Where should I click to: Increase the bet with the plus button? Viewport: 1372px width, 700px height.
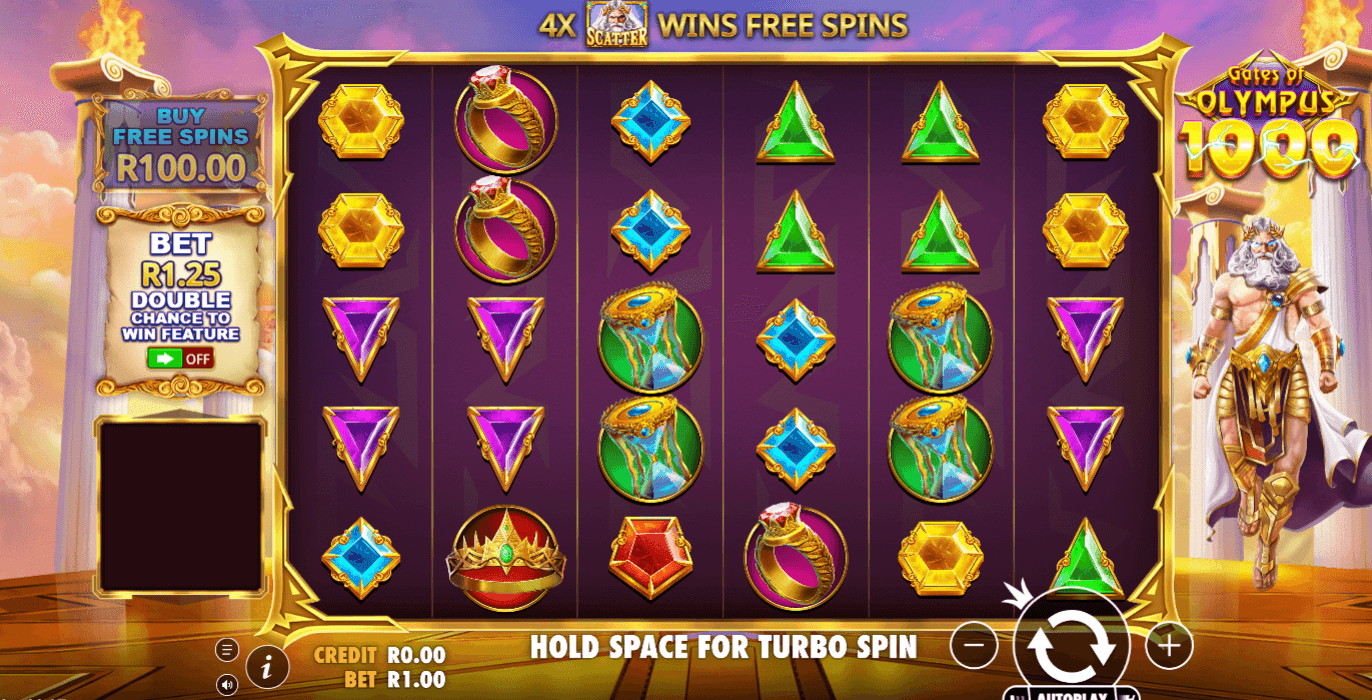[x=1168, y=646]
